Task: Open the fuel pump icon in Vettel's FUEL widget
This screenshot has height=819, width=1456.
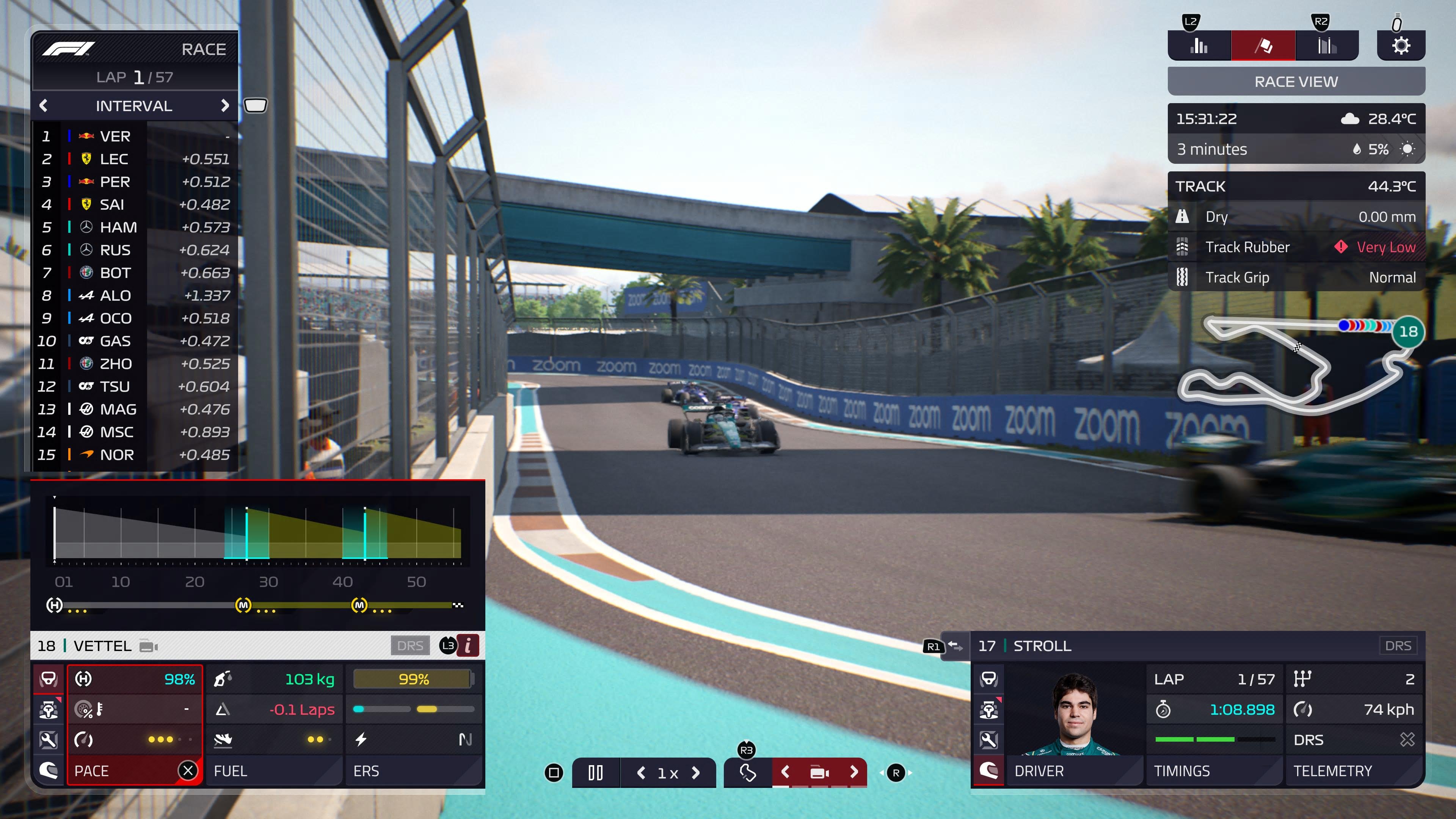Action: 222,679
